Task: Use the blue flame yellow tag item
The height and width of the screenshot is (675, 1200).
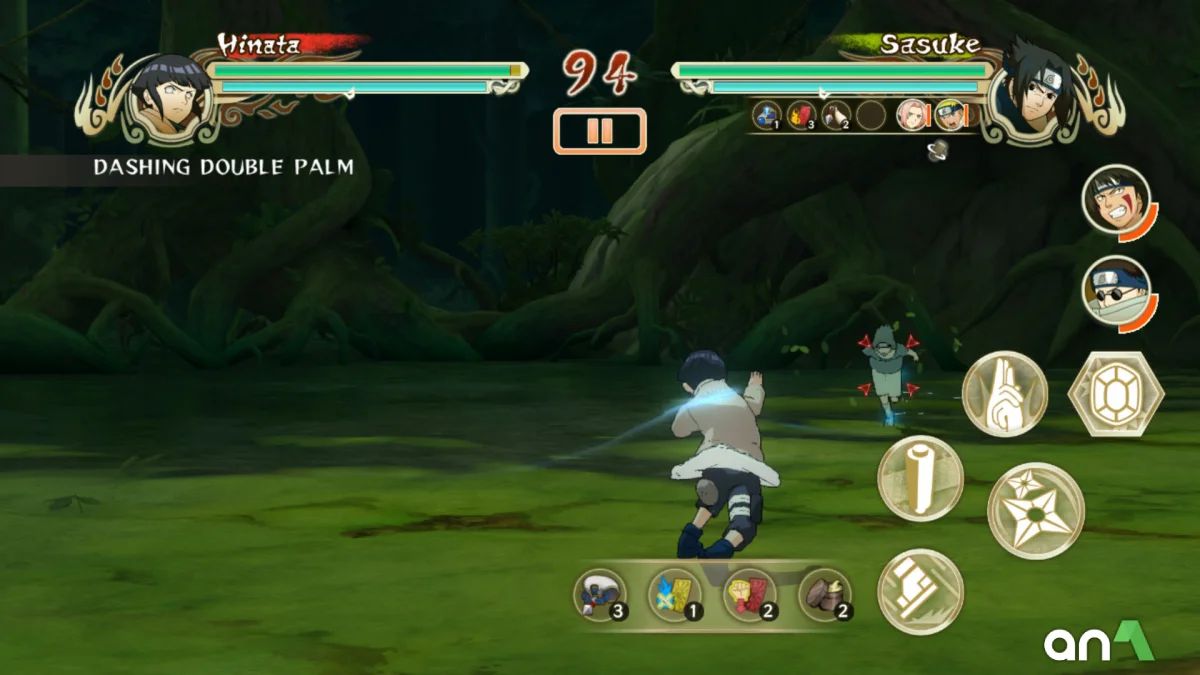Action: [675, 594]
